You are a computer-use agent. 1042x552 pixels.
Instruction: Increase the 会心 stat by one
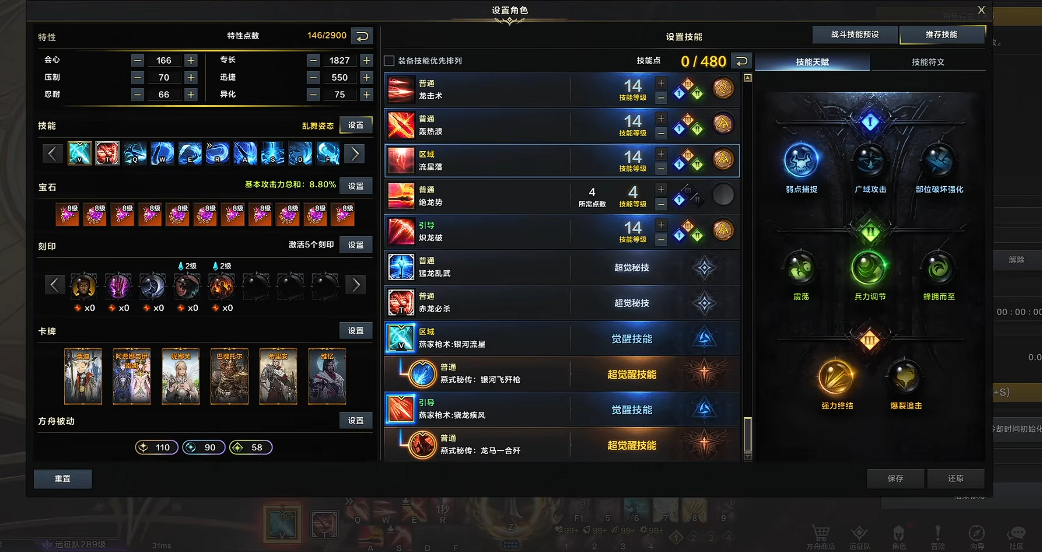pos(190,60)
